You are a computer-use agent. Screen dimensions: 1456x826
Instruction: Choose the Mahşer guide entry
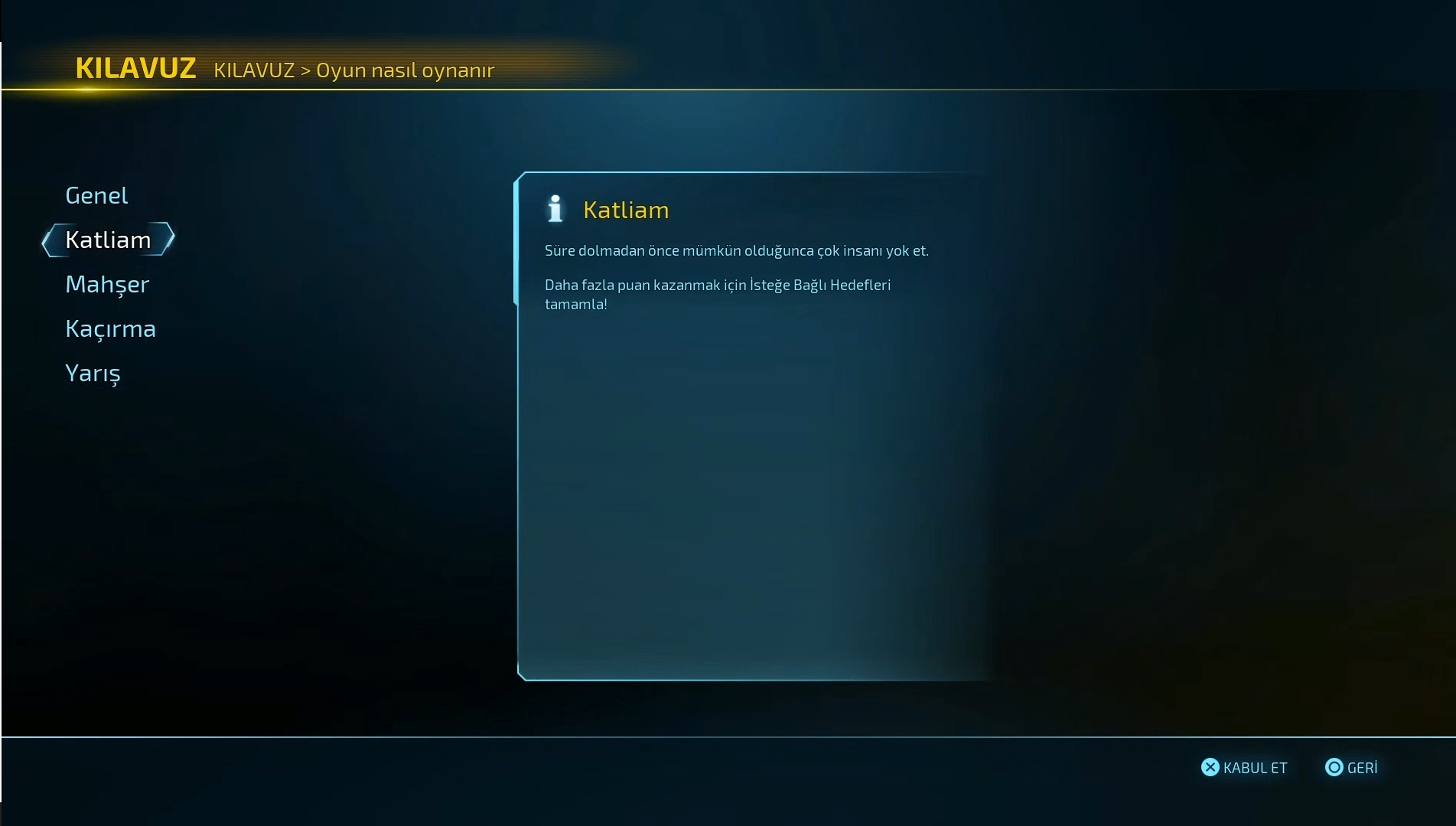tap(107, 284)
